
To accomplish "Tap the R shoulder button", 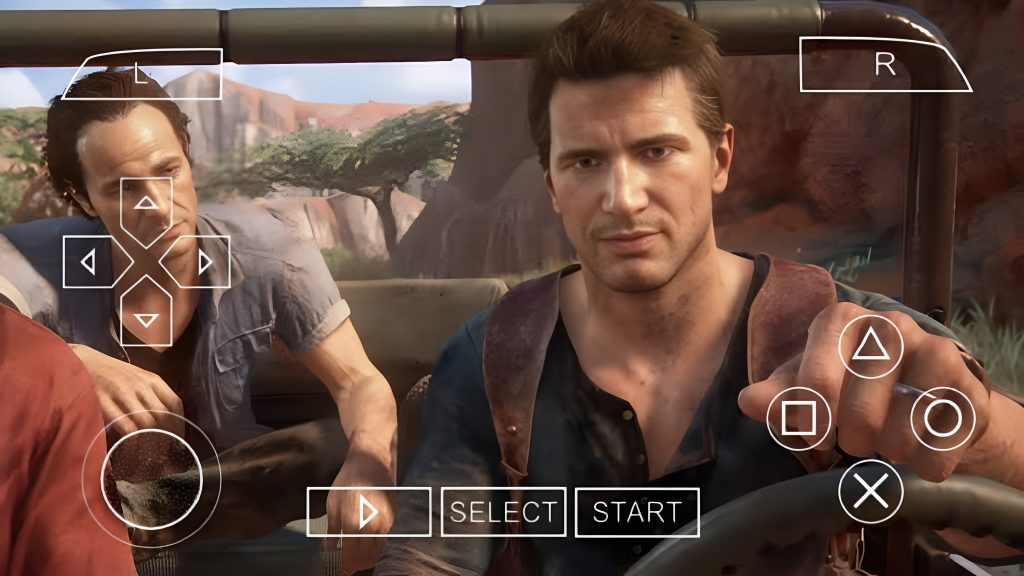I will click(x=884, y=64).
